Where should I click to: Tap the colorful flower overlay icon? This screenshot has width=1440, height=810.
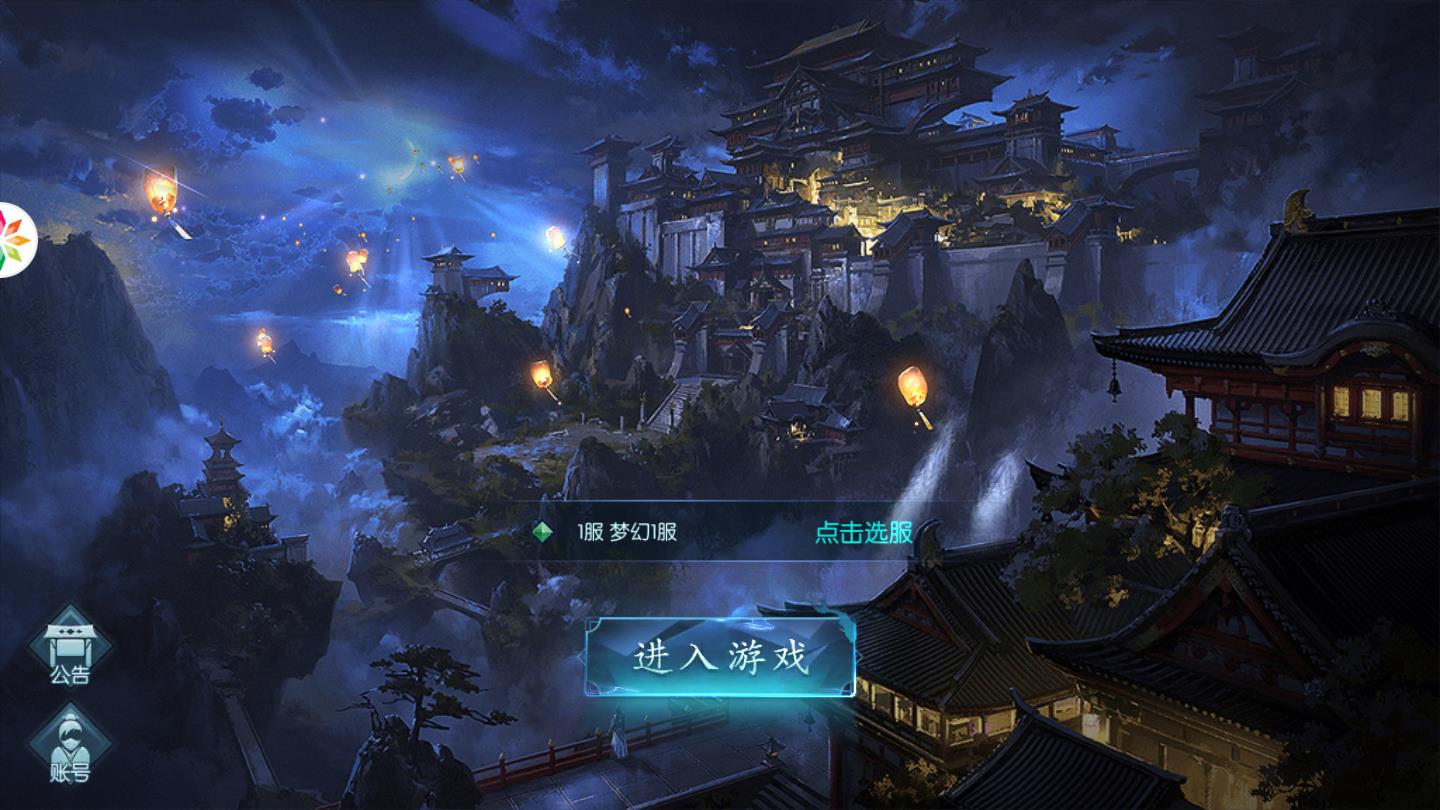(x=14, y=240)
